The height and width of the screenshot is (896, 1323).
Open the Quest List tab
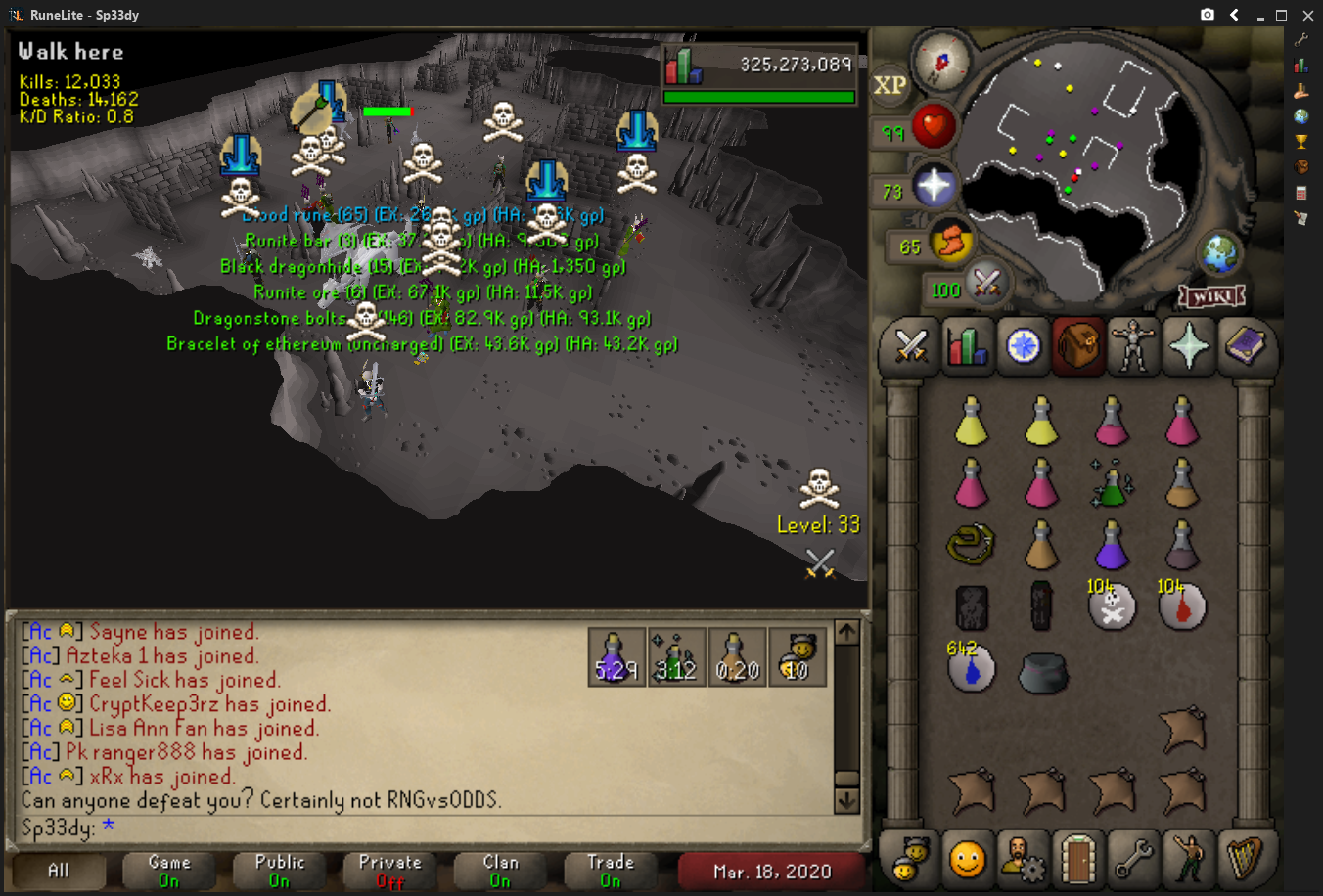pos(1023,346)
